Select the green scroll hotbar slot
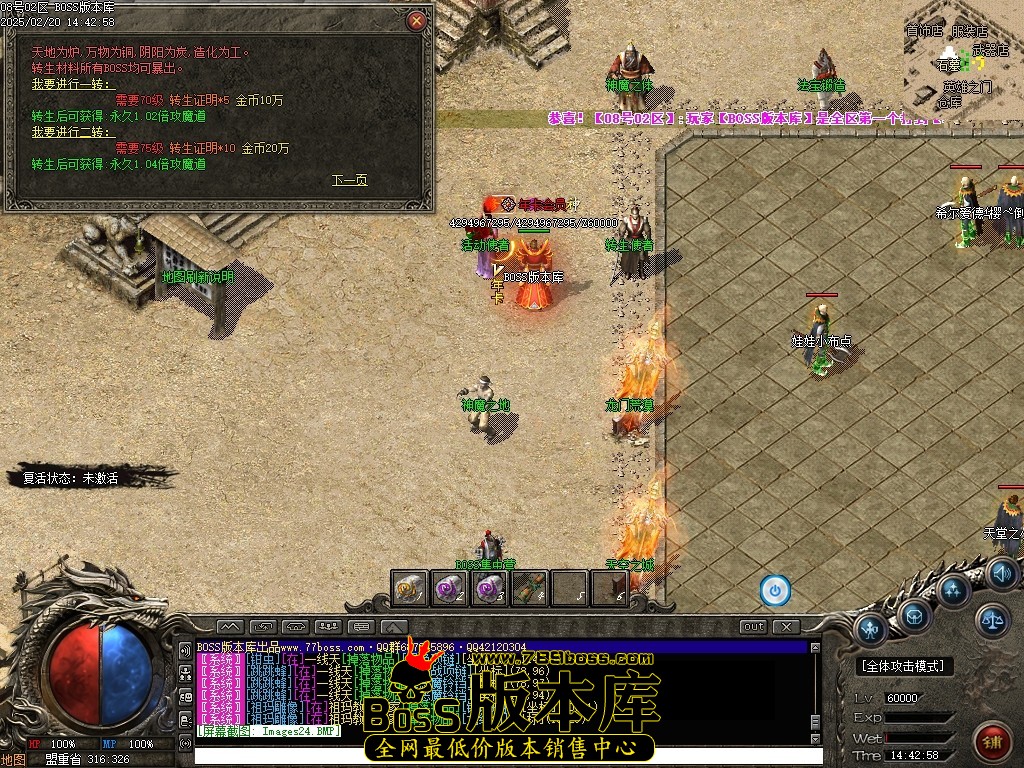1024x768 pixels. [x=529, y=589]
